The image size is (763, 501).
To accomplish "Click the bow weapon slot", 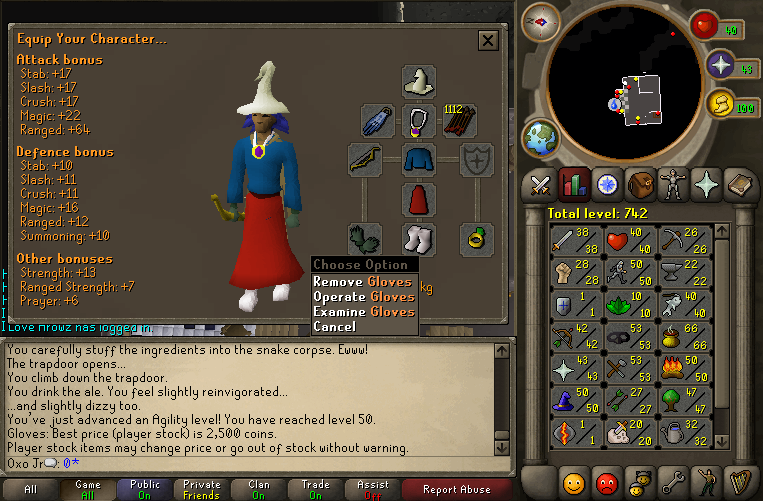I will [364, 160].
